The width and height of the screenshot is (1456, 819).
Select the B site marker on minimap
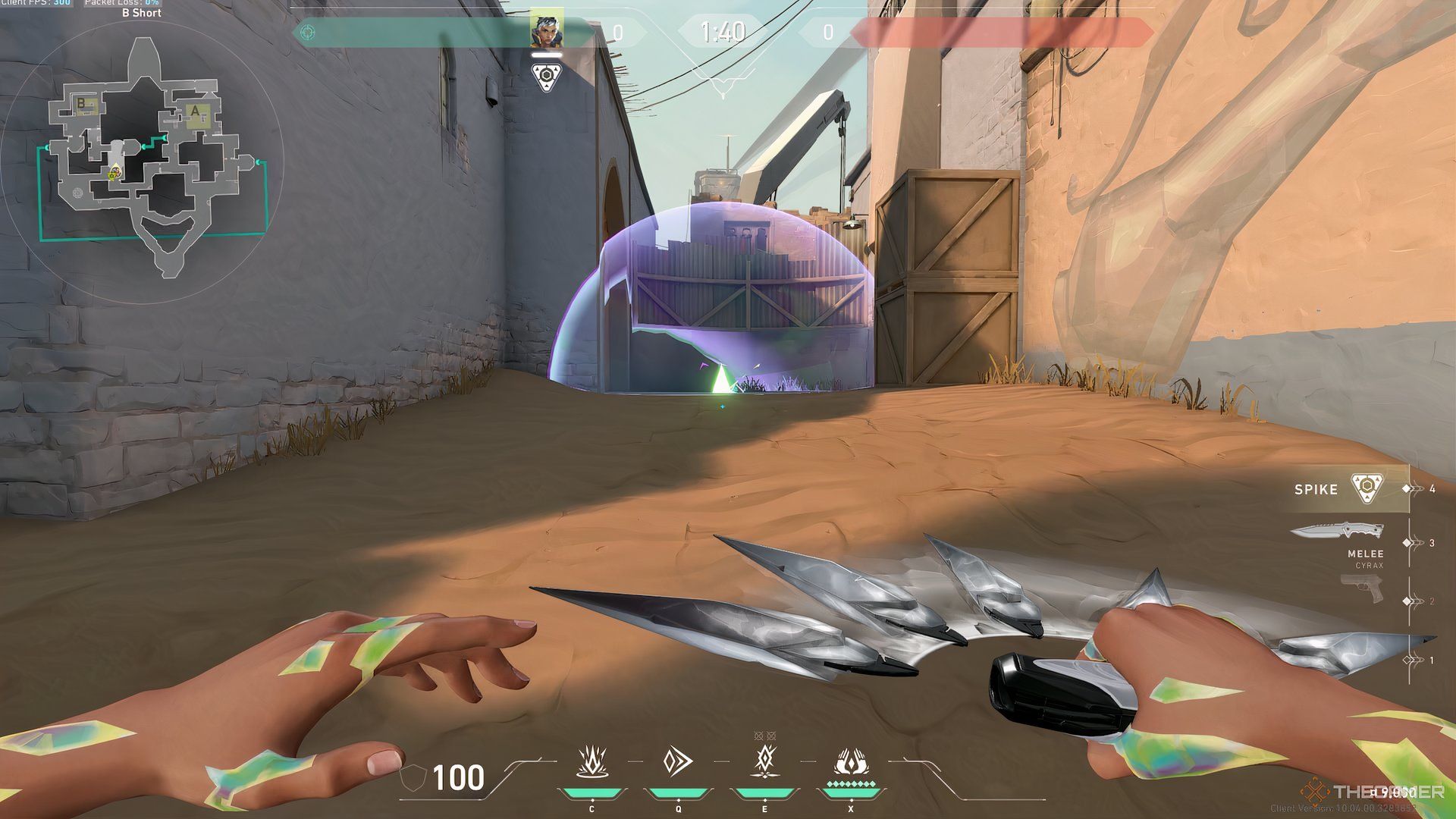point(82,104)
